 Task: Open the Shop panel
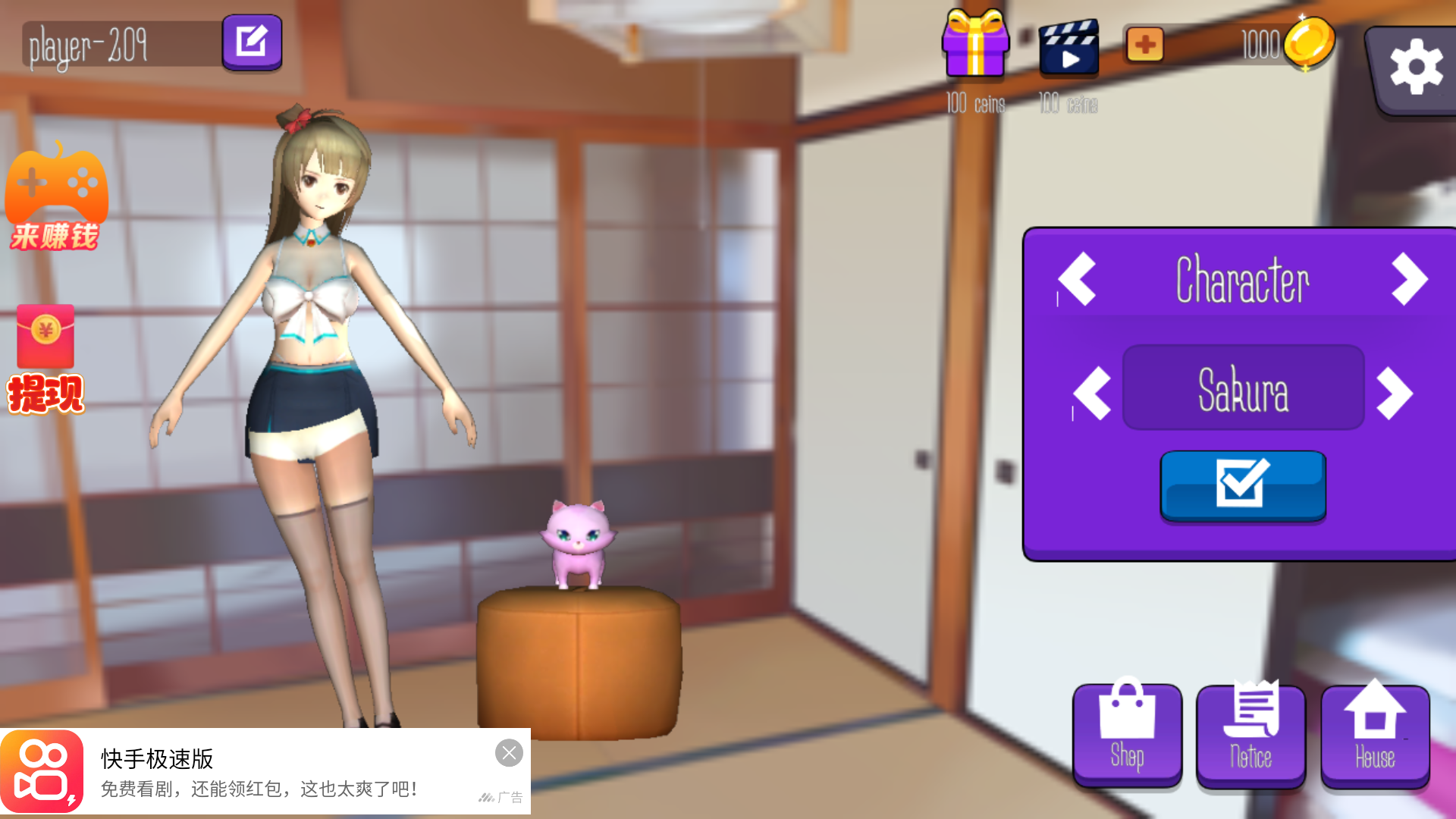click(1127, 732)
